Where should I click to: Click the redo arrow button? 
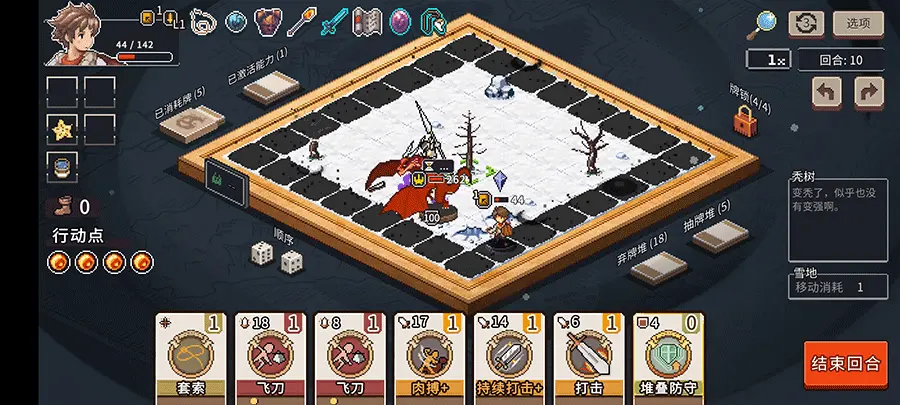(x=869, y=93)
